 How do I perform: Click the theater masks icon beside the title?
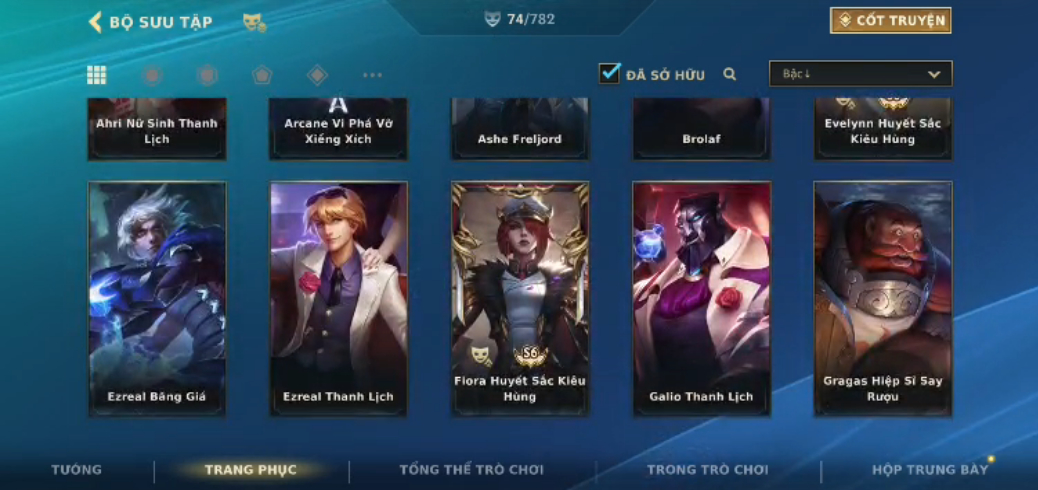[254, 22]
